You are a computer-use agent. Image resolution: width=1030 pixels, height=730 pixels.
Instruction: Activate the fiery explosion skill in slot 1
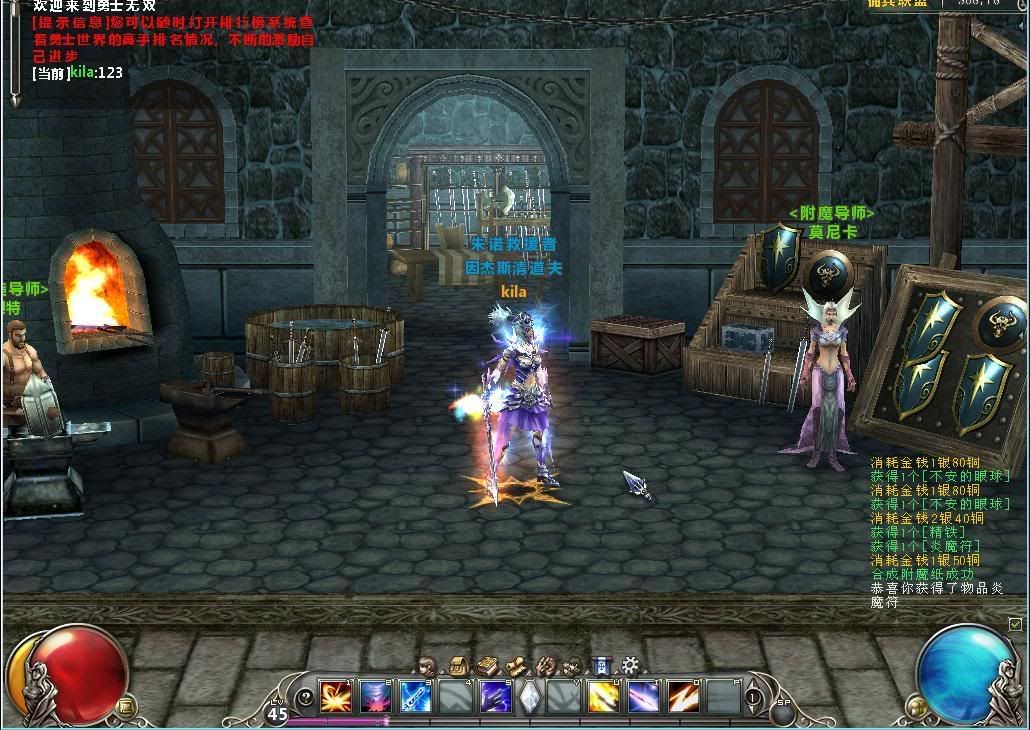tap(334, 696)
